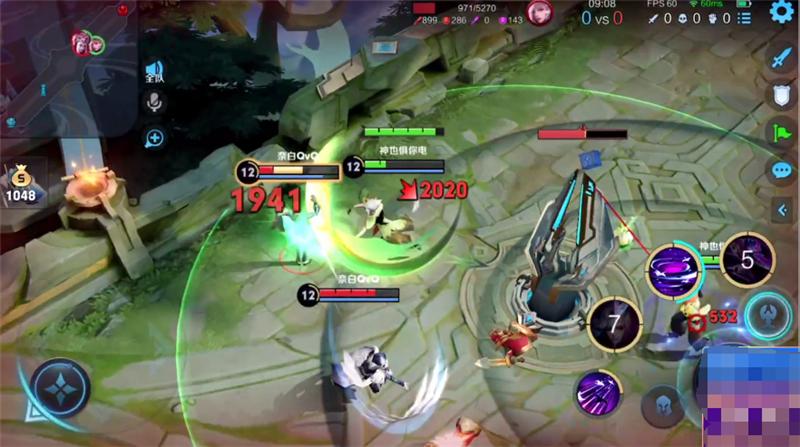Collapse the signal panel with the arrow
The image size is (800, 447).
click(x=782, y=209)
